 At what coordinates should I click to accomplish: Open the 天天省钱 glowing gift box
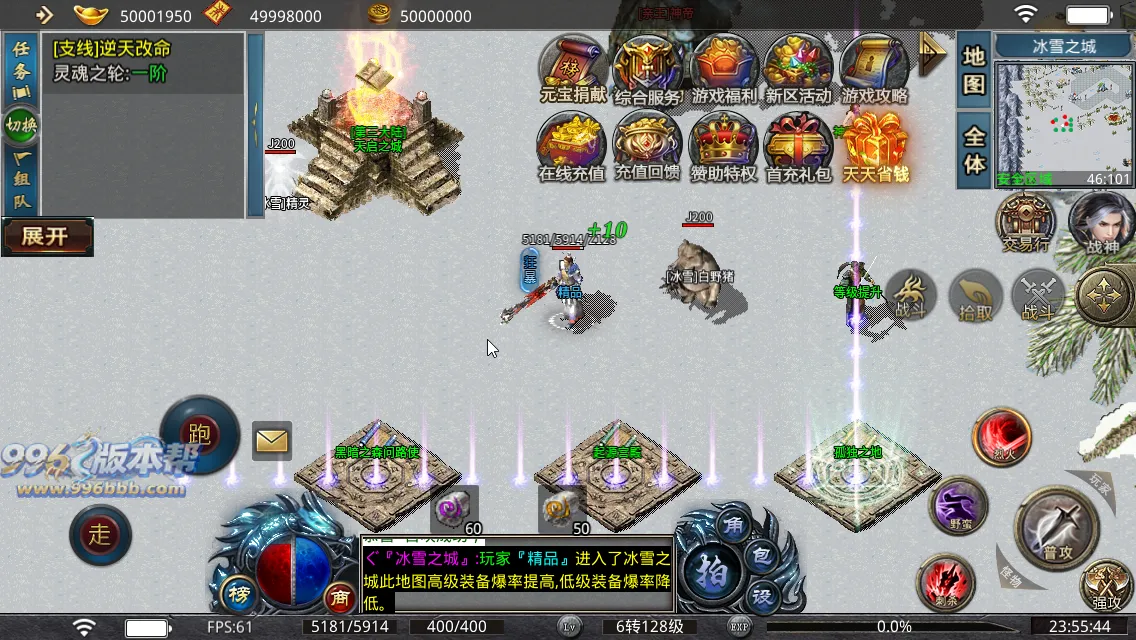875,146
